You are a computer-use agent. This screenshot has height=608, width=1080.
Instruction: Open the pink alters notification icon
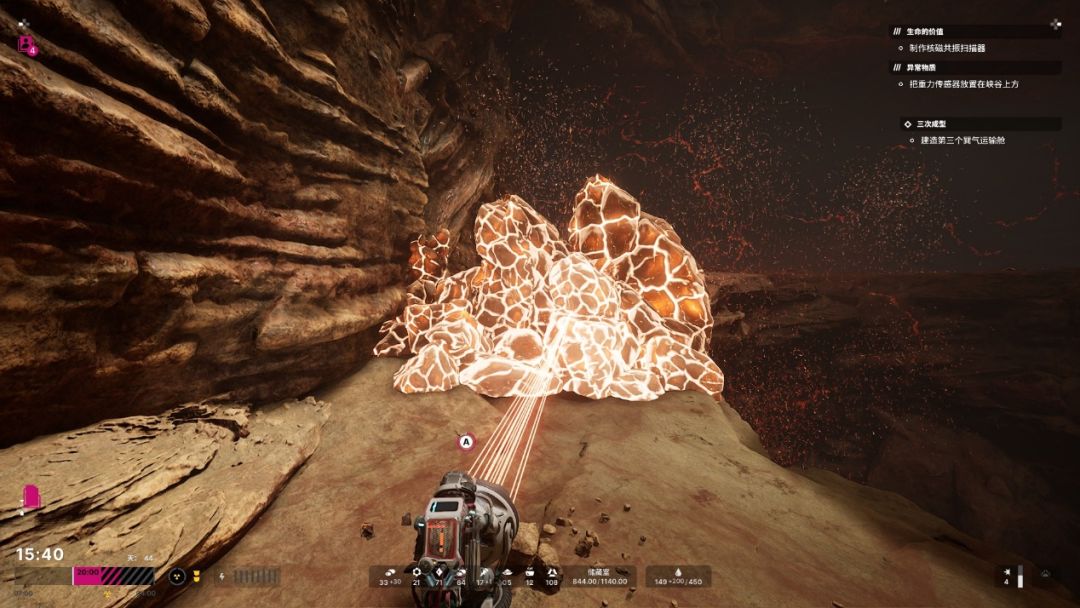tap(27, 45)
